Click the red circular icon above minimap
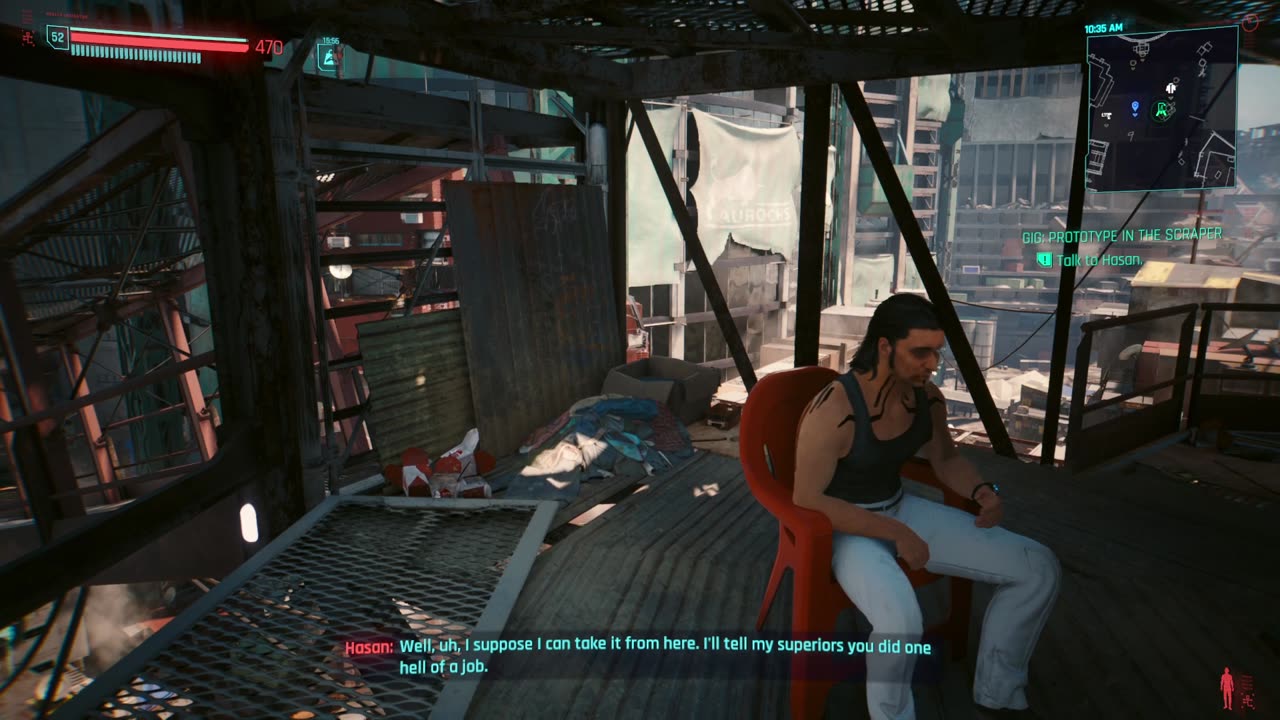1280x720 pixels. pos(1250,21)
